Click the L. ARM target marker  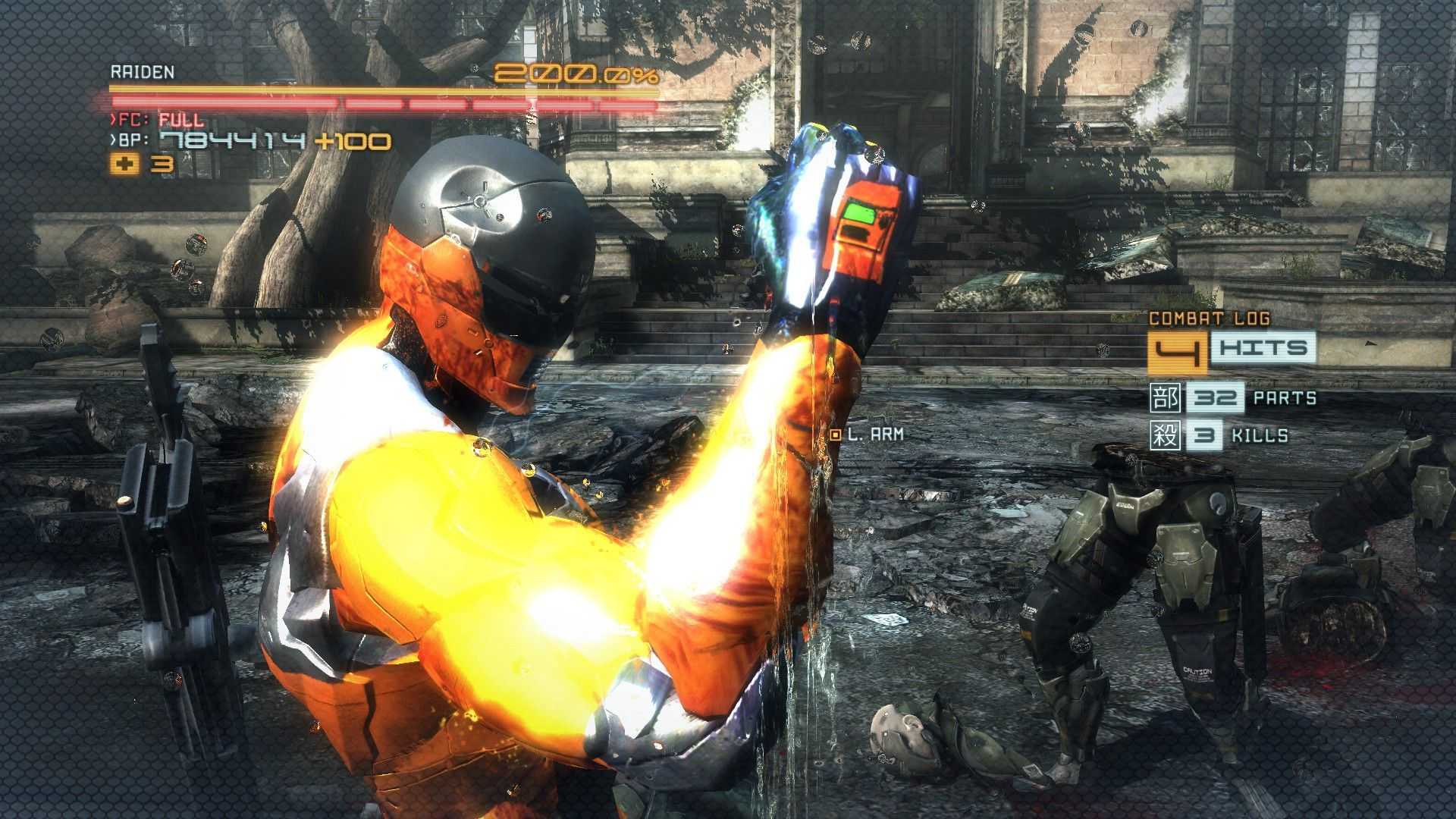click(x=836, y=435)
